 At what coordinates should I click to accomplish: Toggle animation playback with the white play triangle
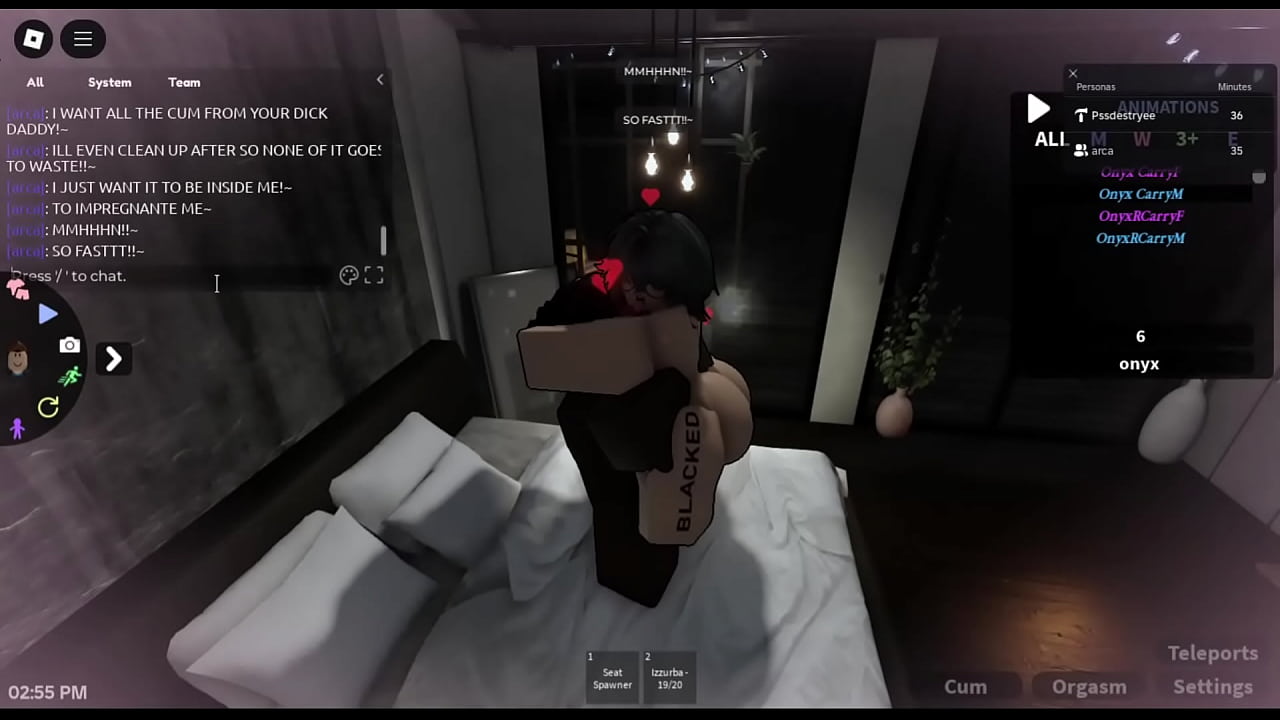(1038, 109)
